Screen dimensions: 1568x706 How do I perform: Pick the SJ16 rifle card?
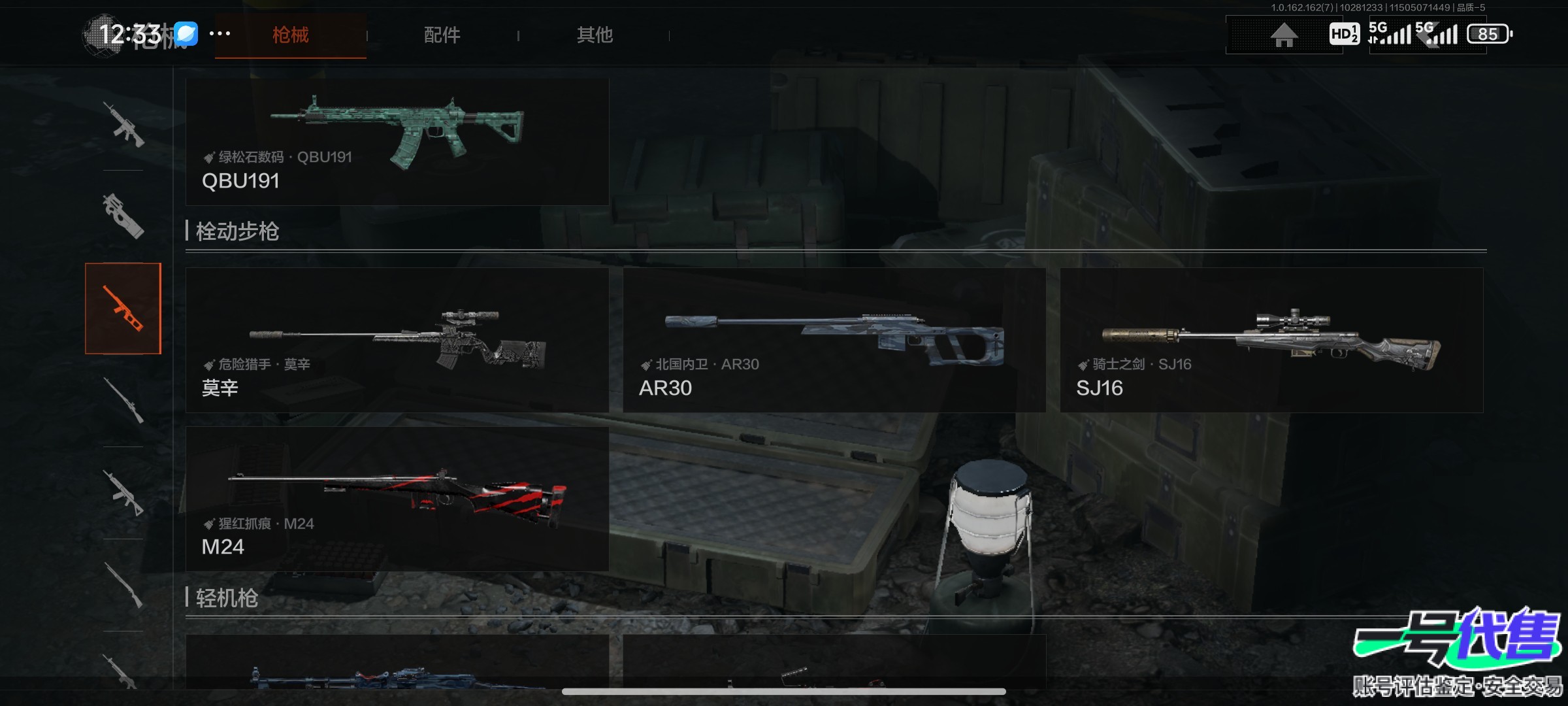coord(1271,340)
